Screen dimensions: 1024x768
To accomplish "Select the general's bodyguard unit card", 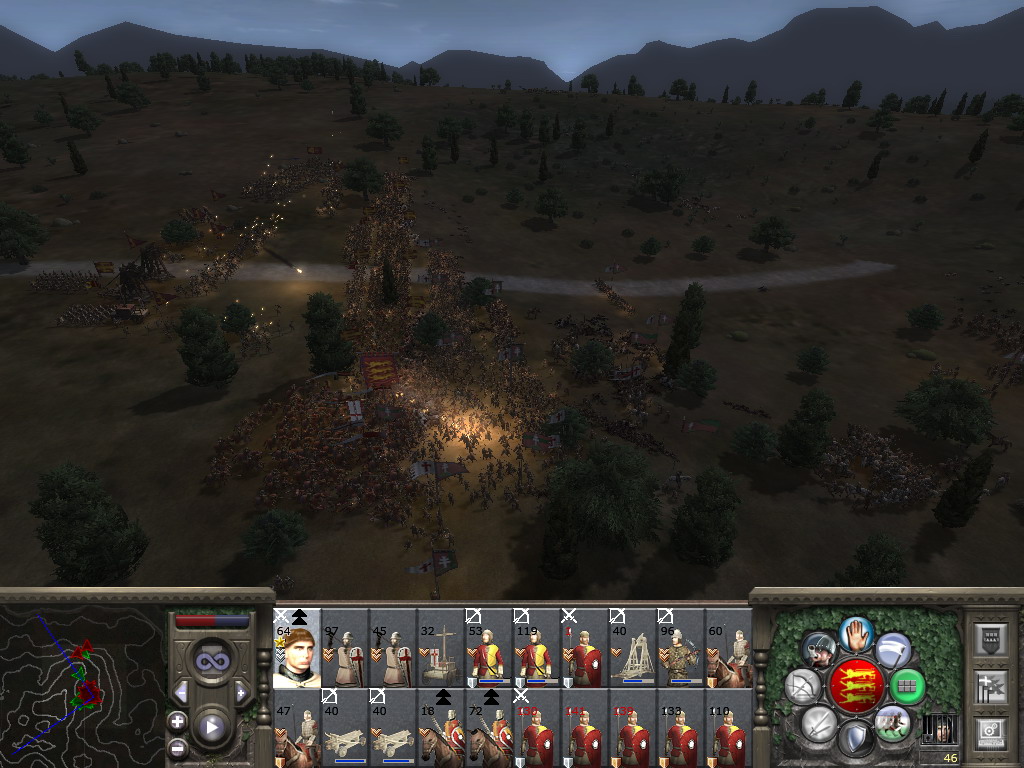I will (x=296, y=650).
